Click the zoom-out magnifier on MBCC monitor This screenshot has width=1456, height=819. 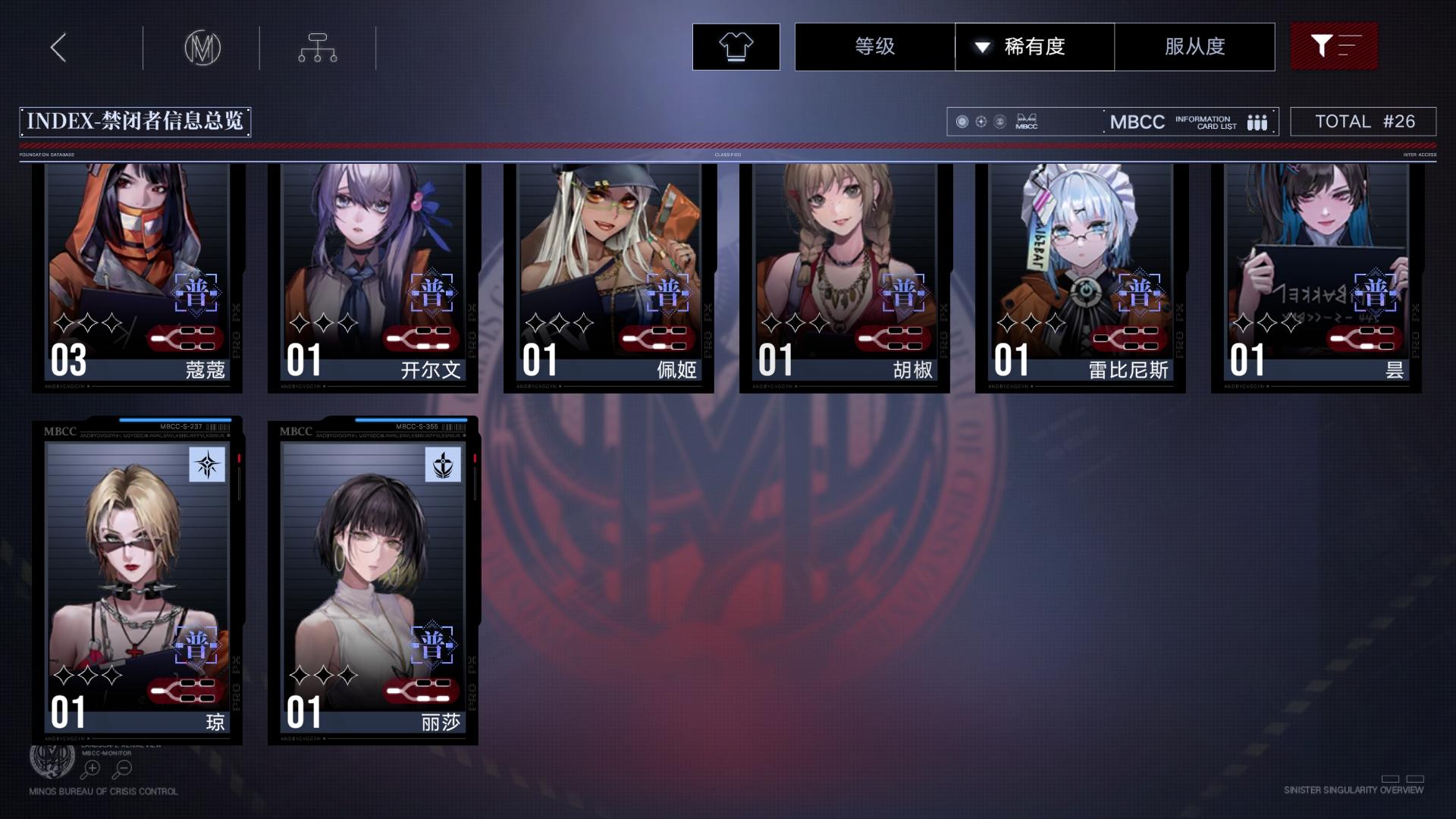121,768
